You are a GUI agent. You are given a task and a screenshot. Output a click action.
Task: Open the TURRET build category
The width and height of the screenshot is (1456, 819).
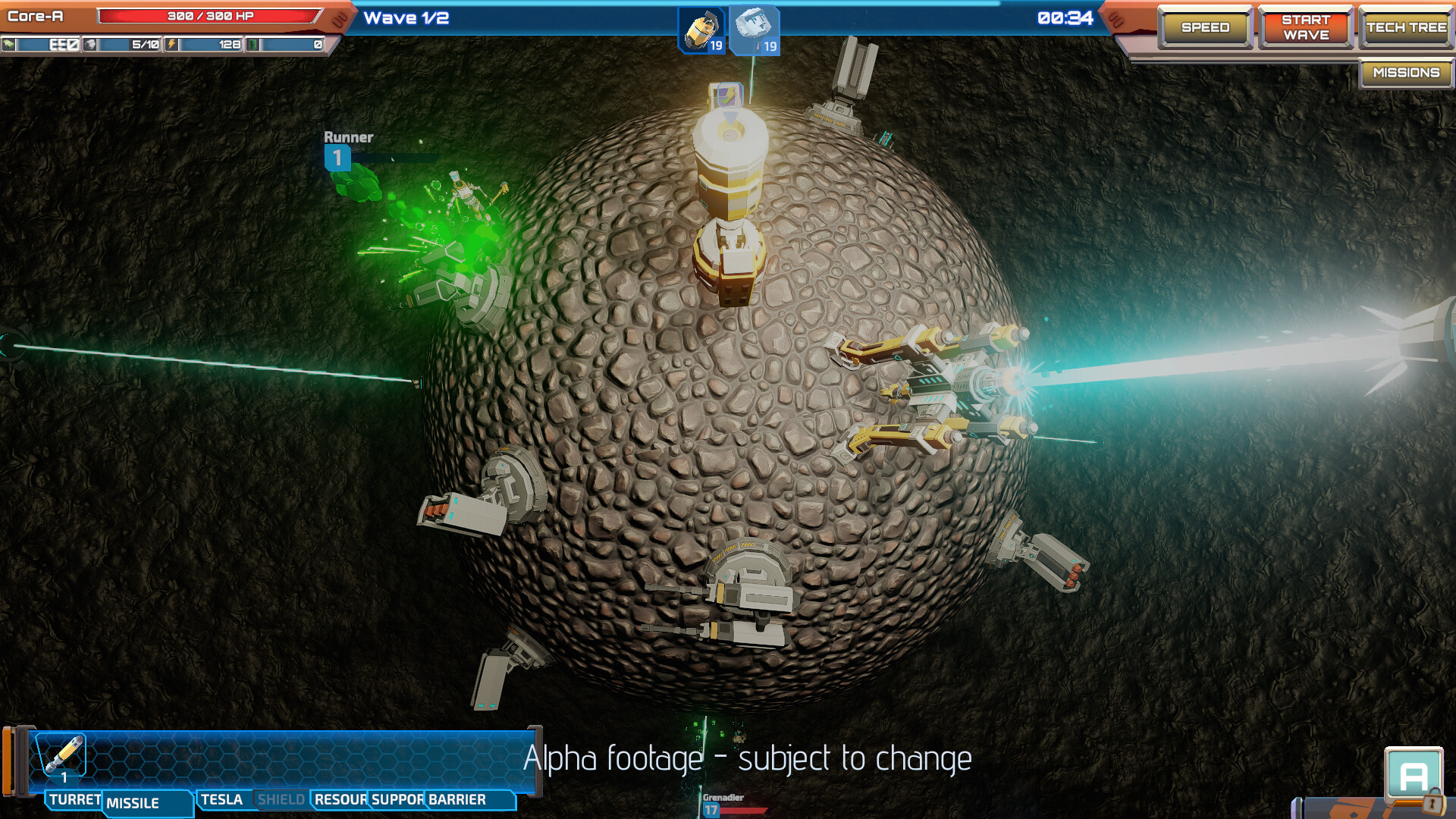(x=73, y=799)
